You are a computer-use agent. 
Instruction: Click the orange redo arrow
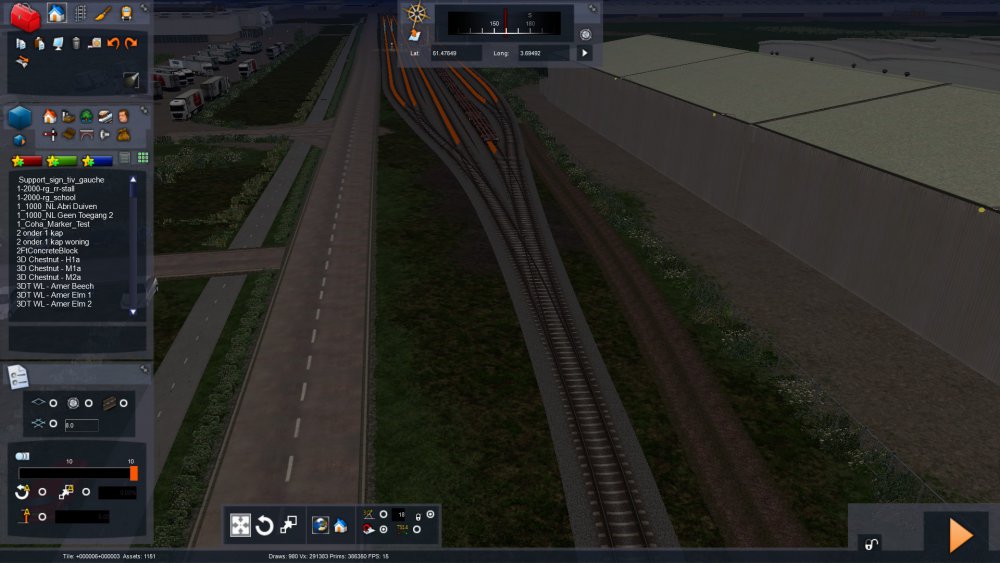pos(130,43)
